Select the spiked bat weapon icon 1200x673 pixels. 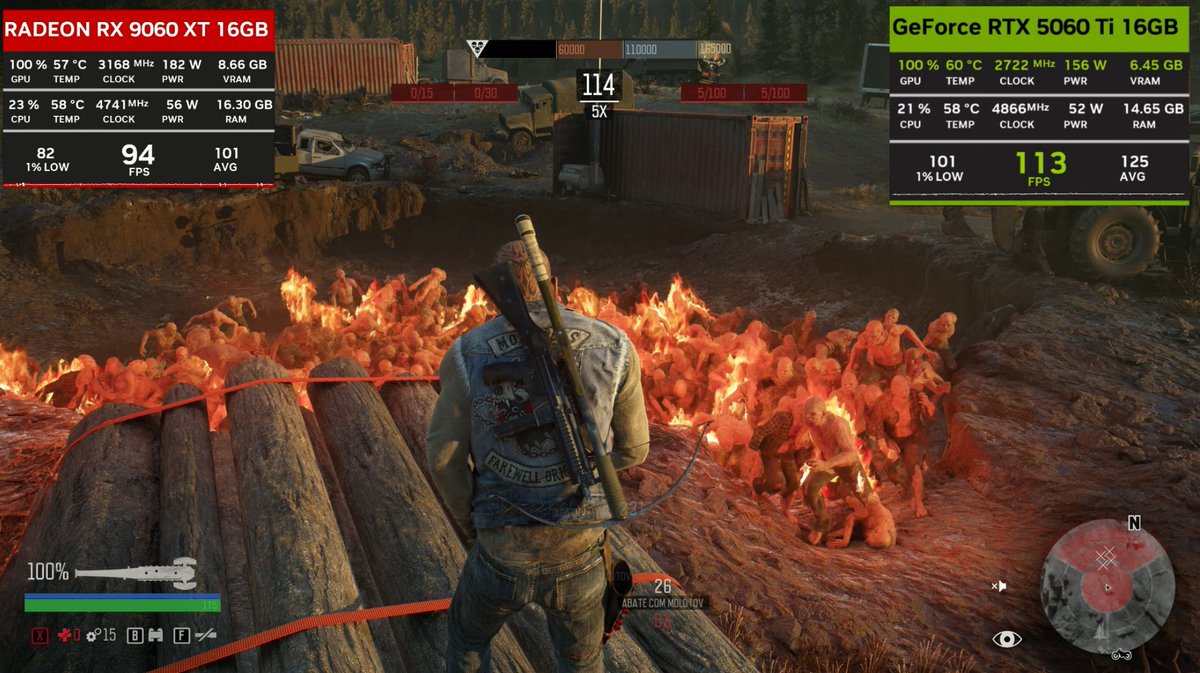pyautogui.click(x=136, y=573)
